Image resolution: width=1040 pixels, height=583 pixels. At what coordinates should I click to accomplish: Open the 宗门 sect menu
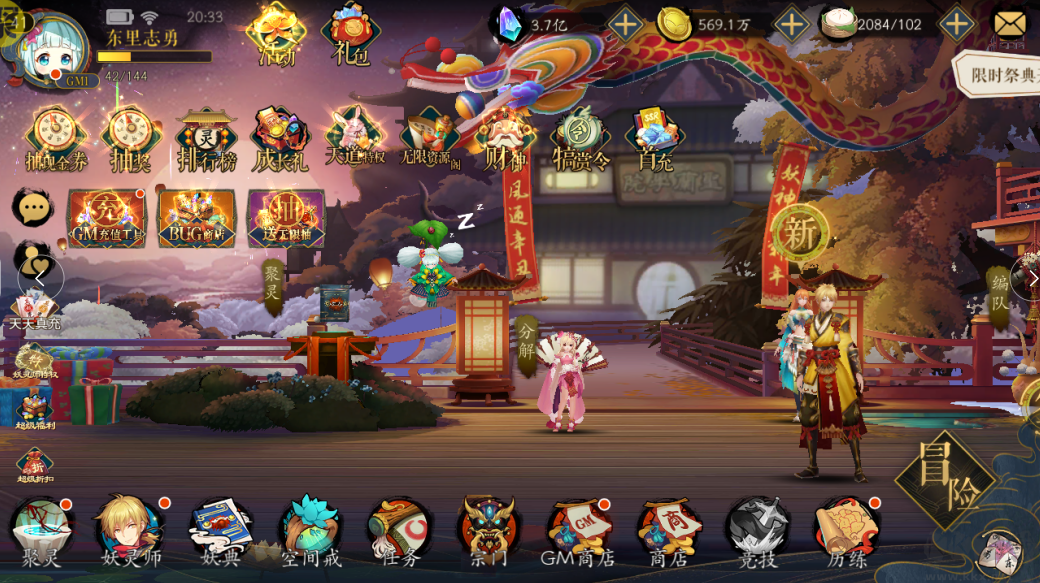(488, 530)
